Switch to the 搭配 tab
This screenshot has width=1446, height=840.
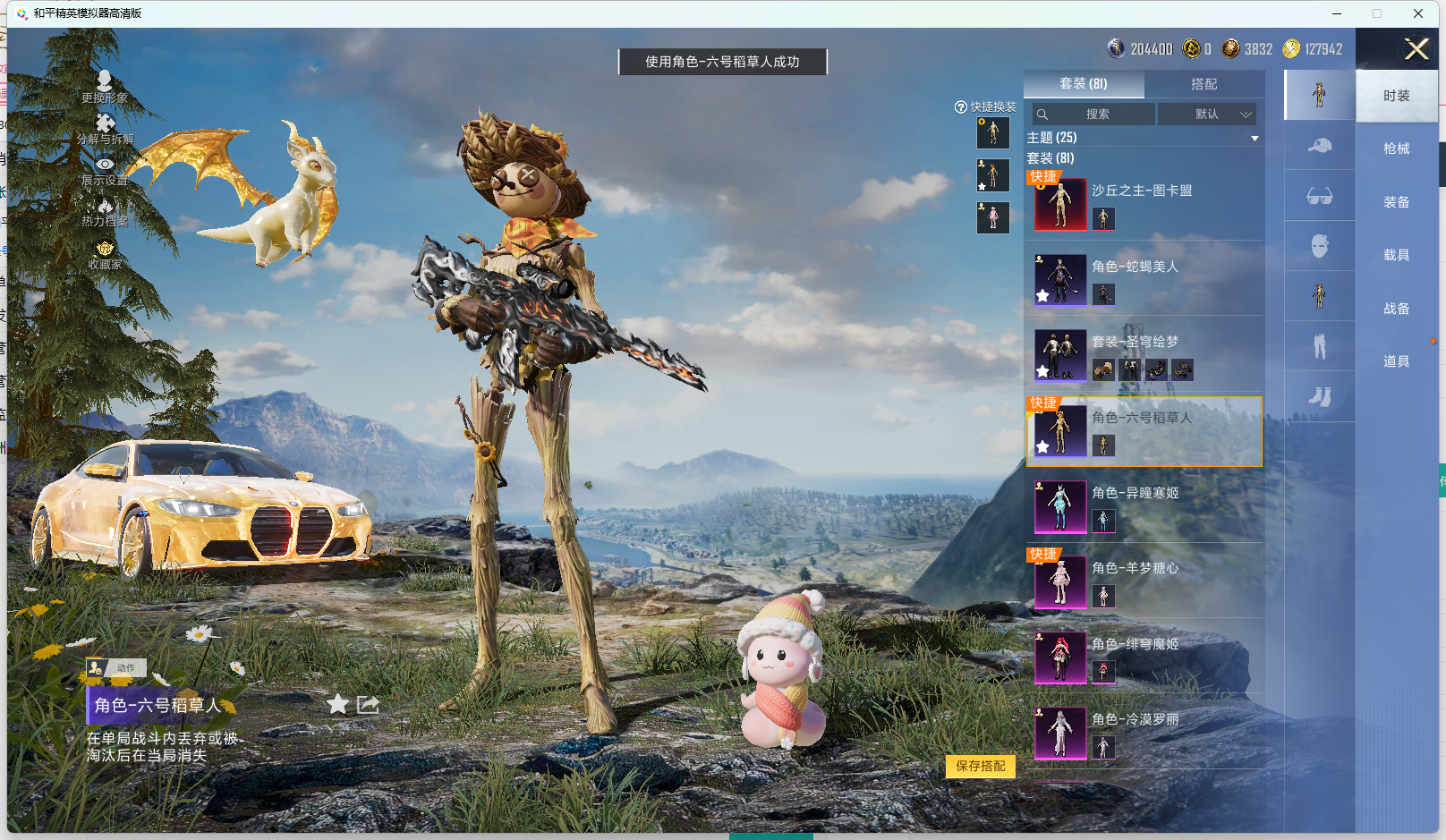tap(1204, 84)
